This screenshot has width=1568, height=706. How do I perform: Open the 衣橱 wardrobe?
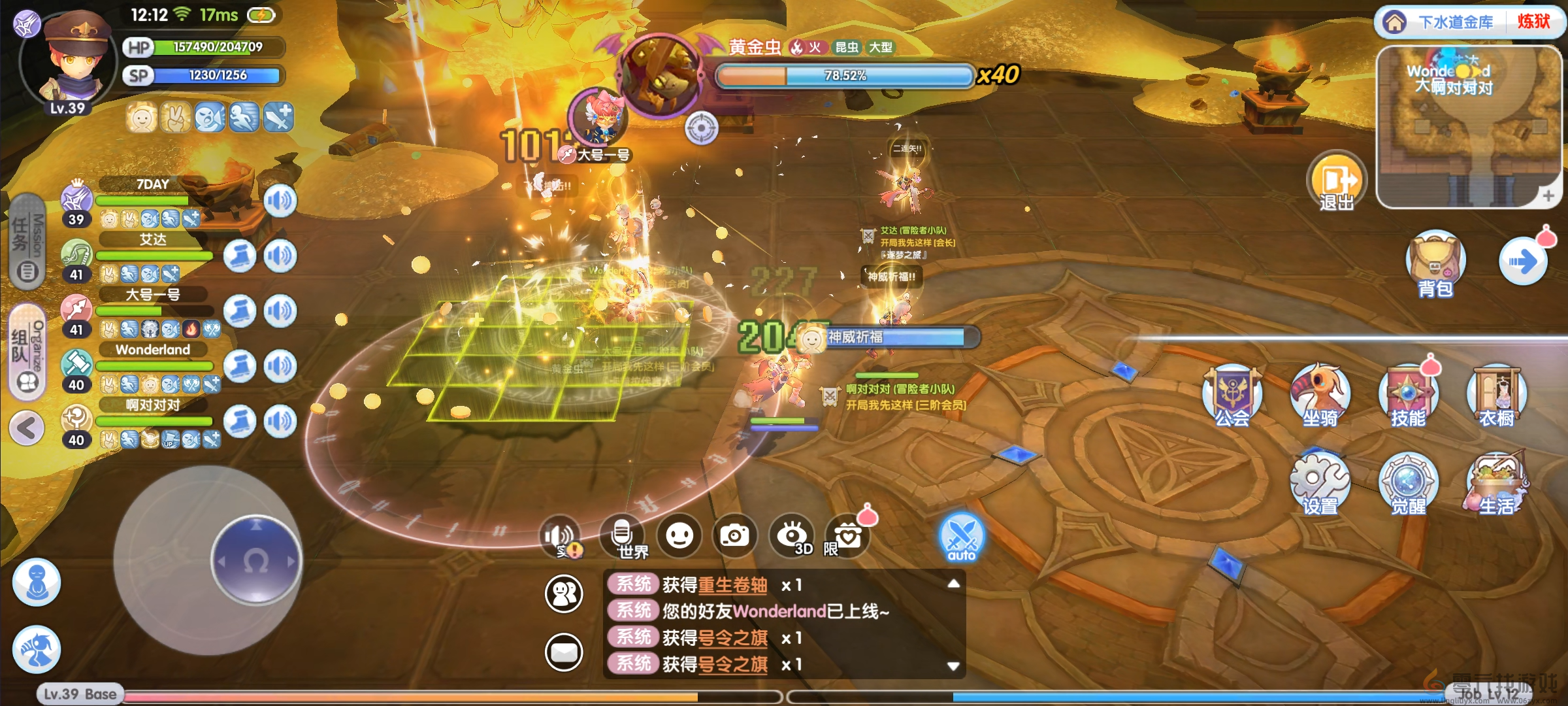[x=1496, y=396]
